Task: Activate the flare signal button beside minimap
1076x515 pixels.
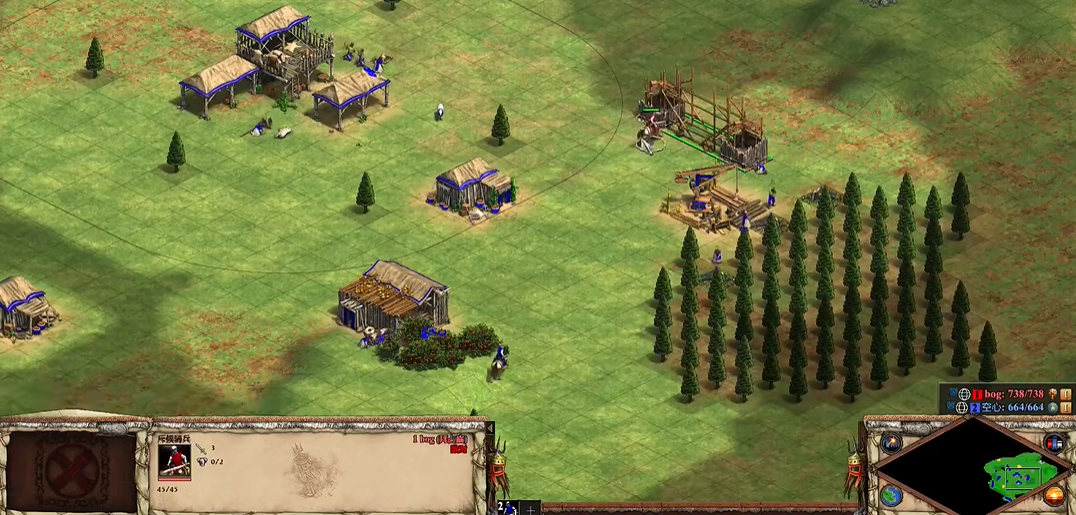Action: [x=891, y=442]
